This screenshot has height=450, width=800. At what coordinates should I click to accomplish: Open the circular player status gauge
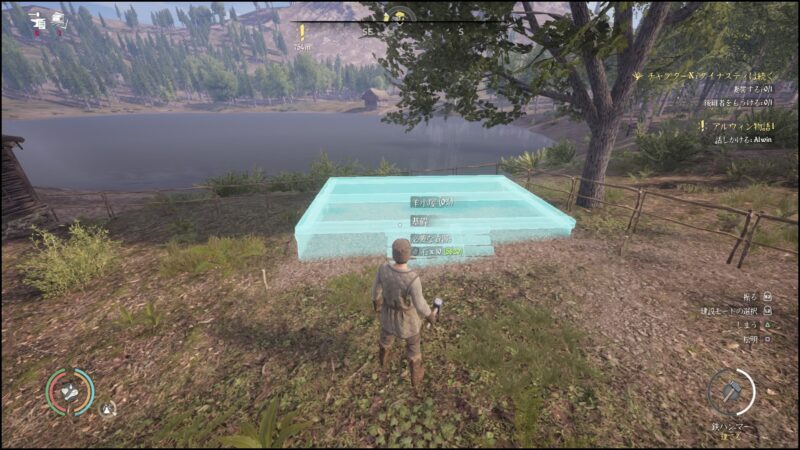coord(70,392)
